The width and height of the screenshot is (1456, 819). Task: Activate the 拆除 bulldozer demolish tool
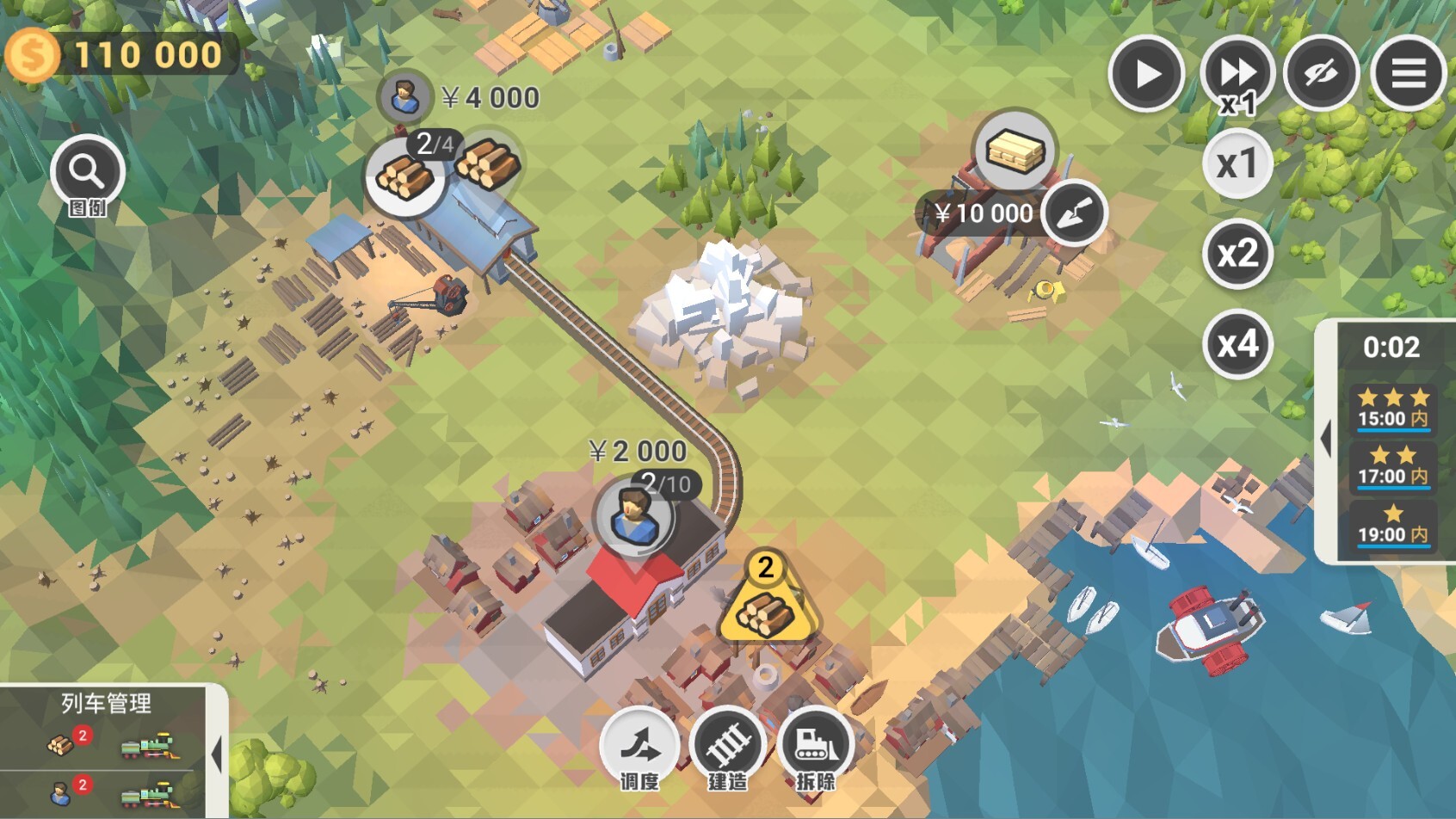815,747
